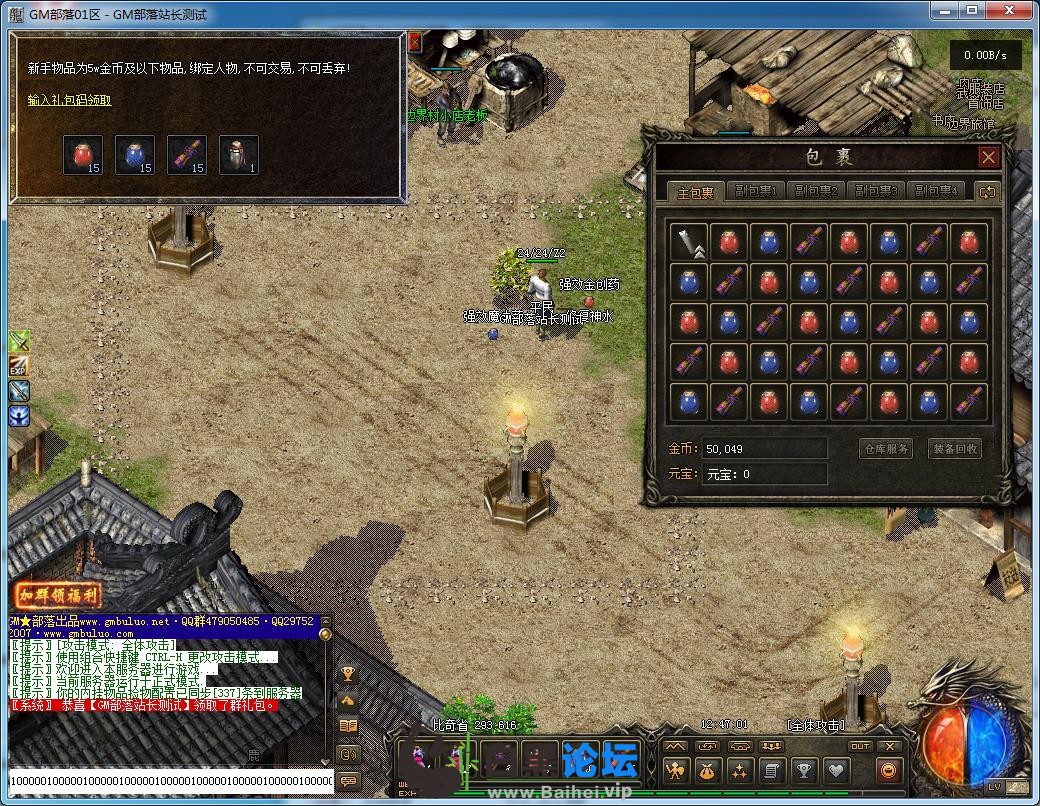Open 仓库服务 warehouse service
1040x806 pixels.
tap(886, 449)
